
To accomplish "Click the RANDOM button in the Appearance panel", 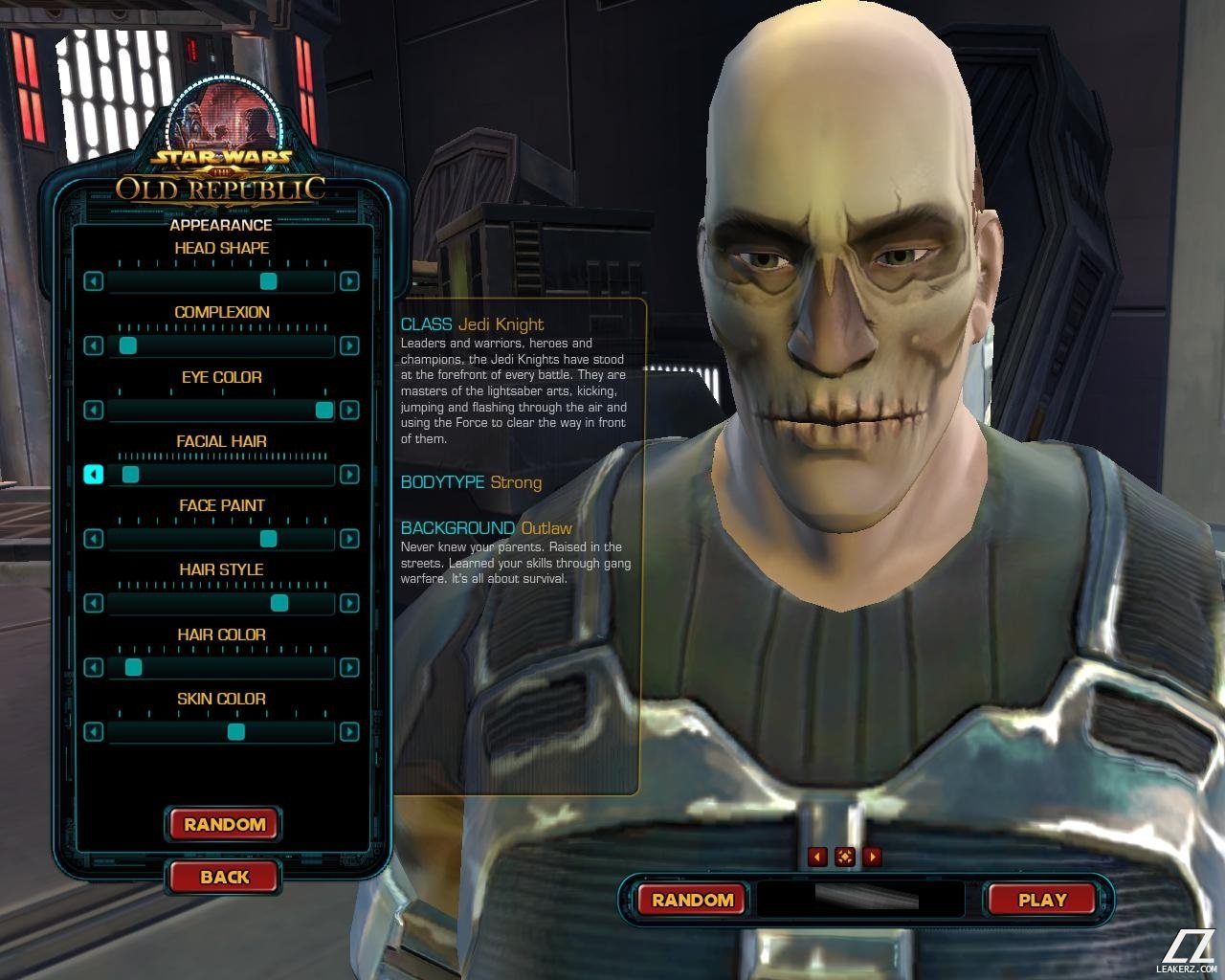I will 224,824.
